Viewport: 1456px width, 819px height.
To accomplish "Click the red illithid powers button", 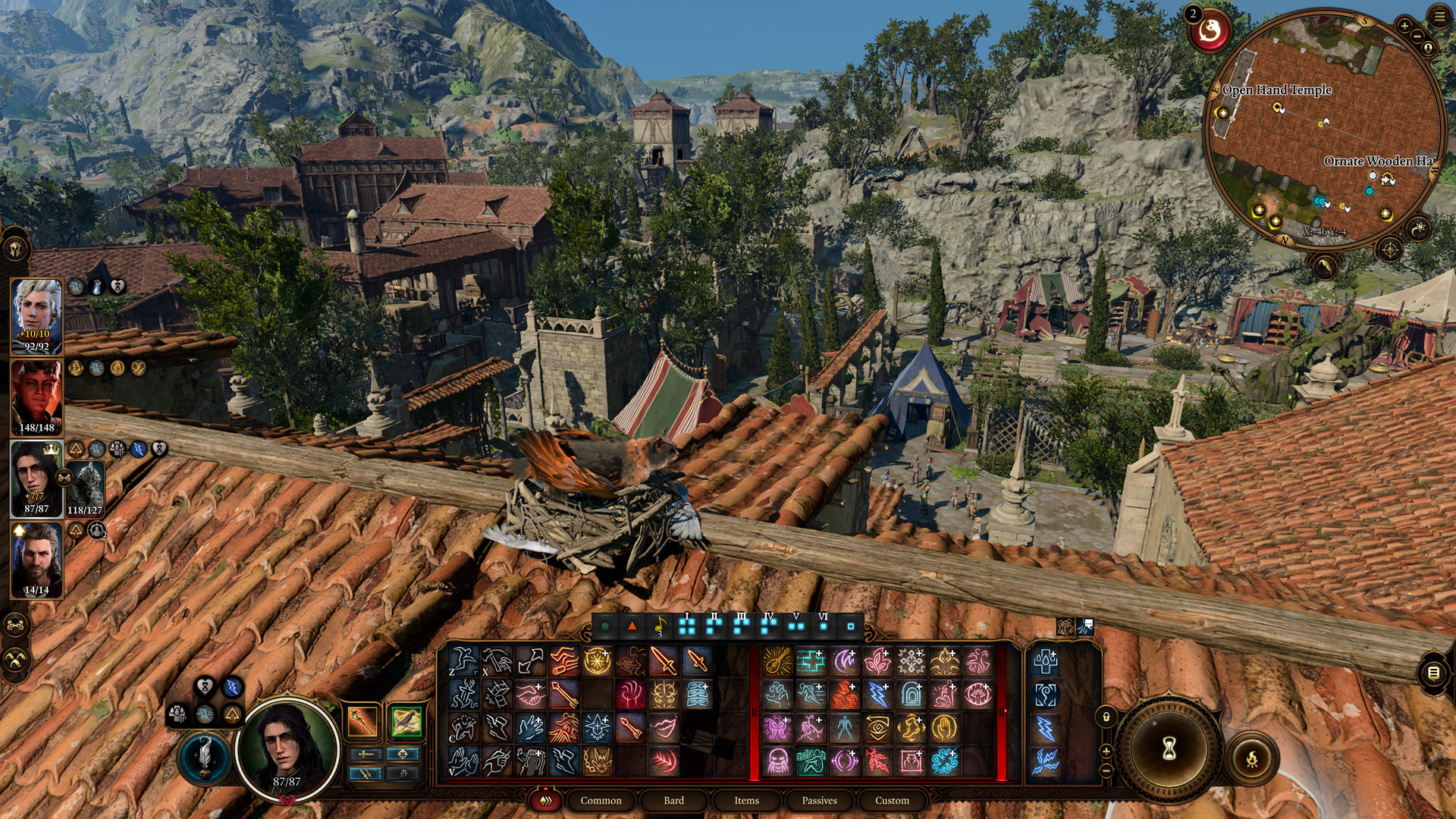I will tap(1210, 32).
